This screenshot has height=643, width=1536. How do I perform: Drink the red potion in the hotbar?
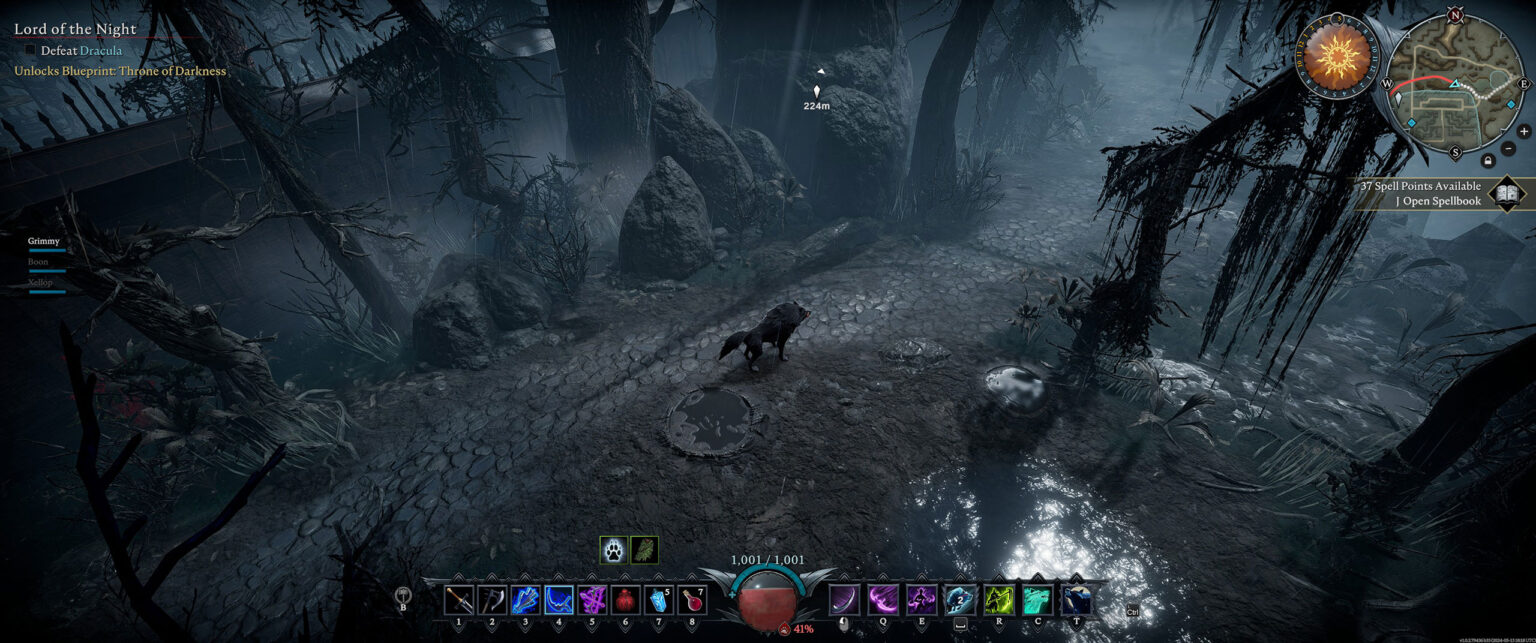(692, 600)
